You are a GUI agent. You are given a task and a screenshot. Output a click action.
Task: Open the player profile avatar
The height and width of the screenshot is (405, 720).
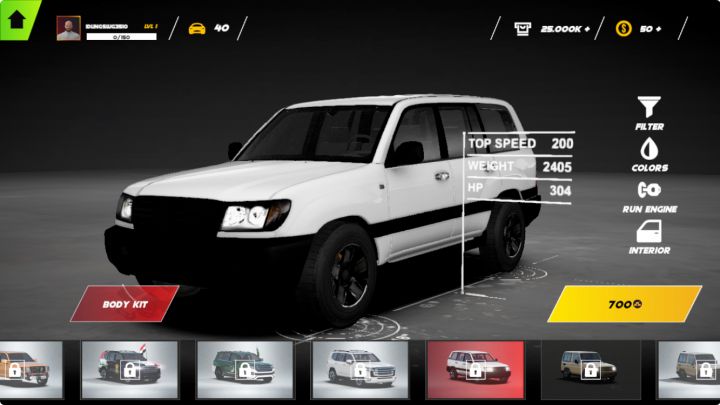click(x=69, y=29)
